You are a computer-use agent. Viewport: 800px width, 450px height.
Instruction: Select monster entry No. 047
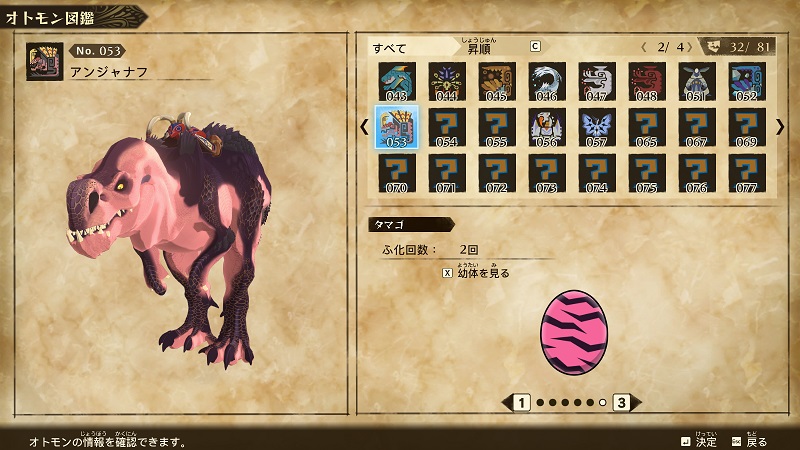click(595, 82)
